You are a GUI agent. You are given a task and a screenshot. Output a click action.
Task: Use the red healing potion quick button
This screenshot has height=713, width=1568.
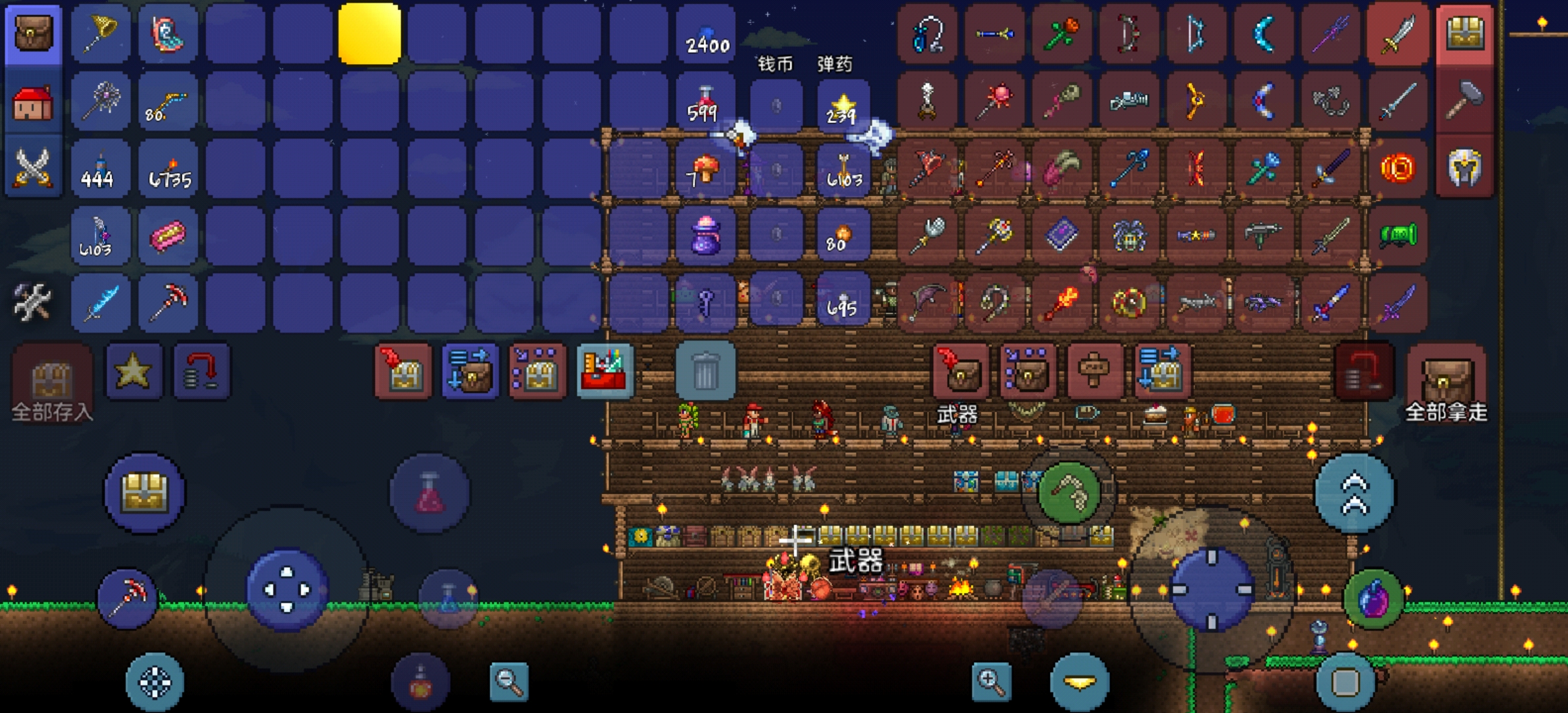[x=430, y=492]
